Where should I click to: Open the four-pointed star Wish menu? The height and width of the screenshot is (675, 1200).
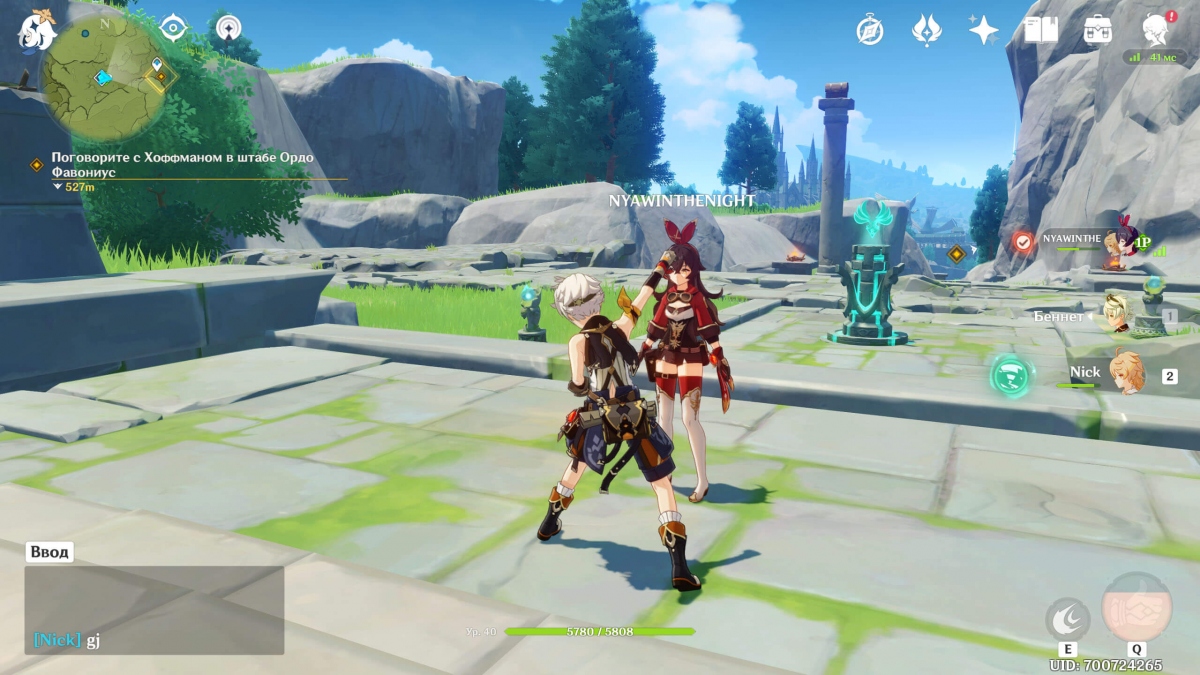point(983,30)
